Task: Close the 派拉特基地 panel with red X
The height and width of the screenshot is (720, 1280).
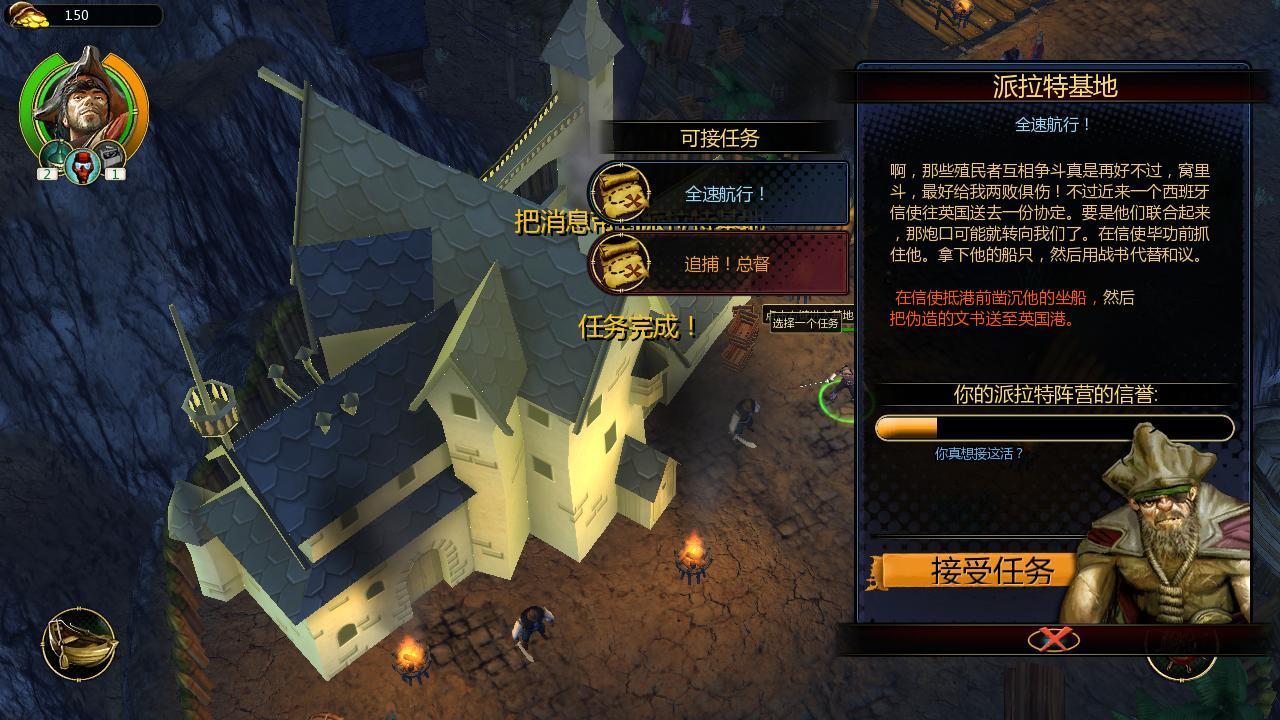Action: pos(1053,639)
